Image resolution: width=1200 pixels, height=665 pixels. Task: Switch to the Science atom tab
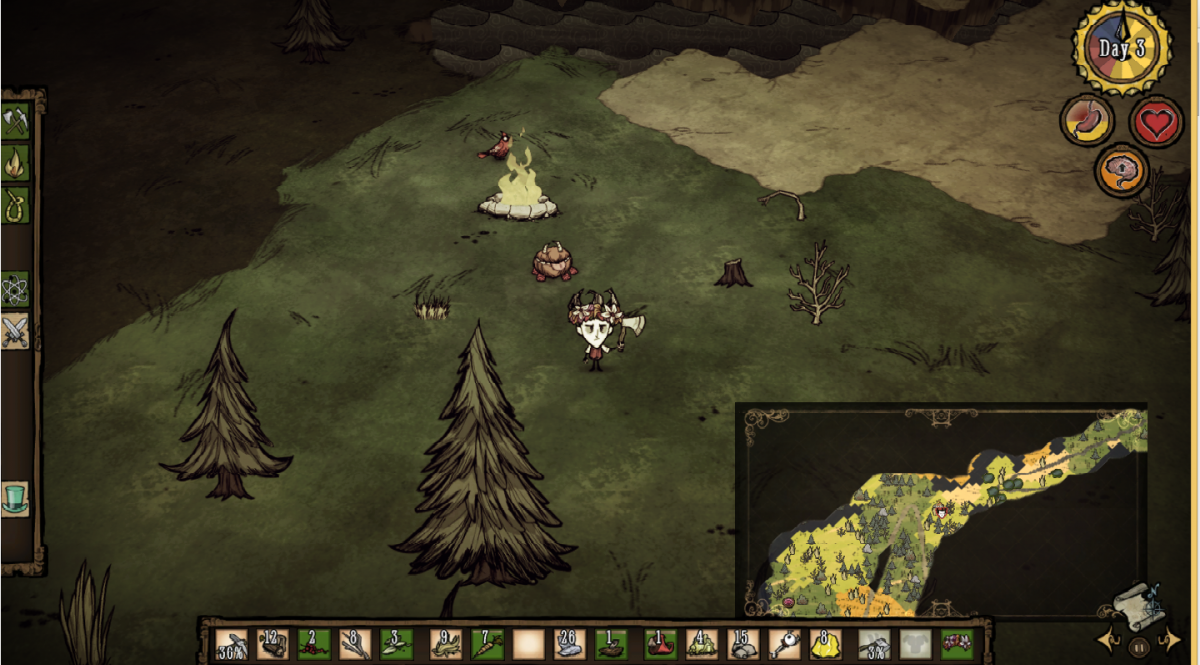[x=15, y=289]
